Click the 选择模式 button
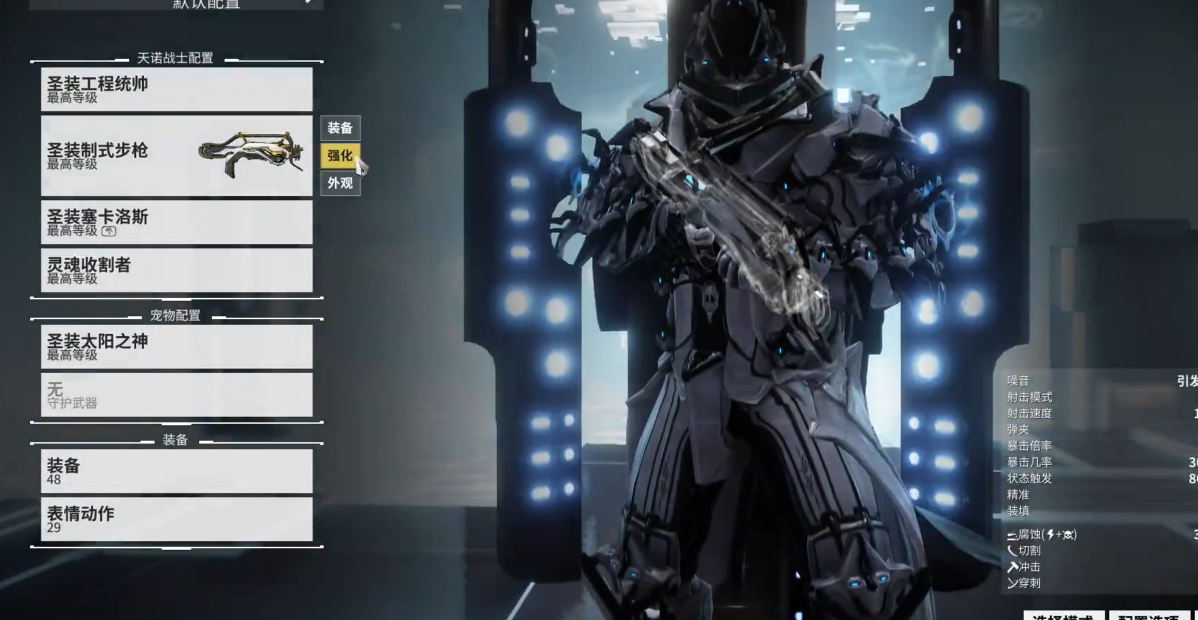 click(1063, 615)
